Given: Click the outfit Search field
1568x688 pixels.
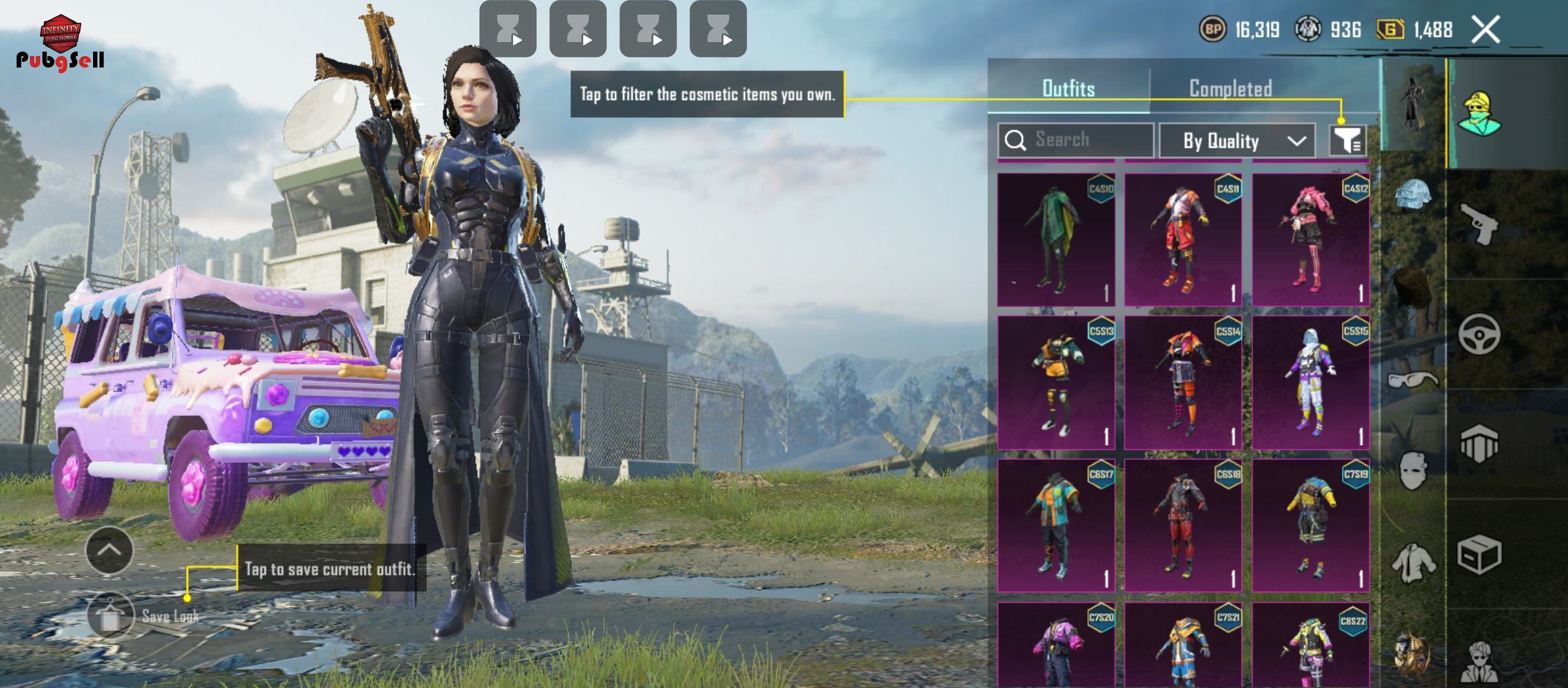Looking at the screenshot, I should [x=1076, y=140].
